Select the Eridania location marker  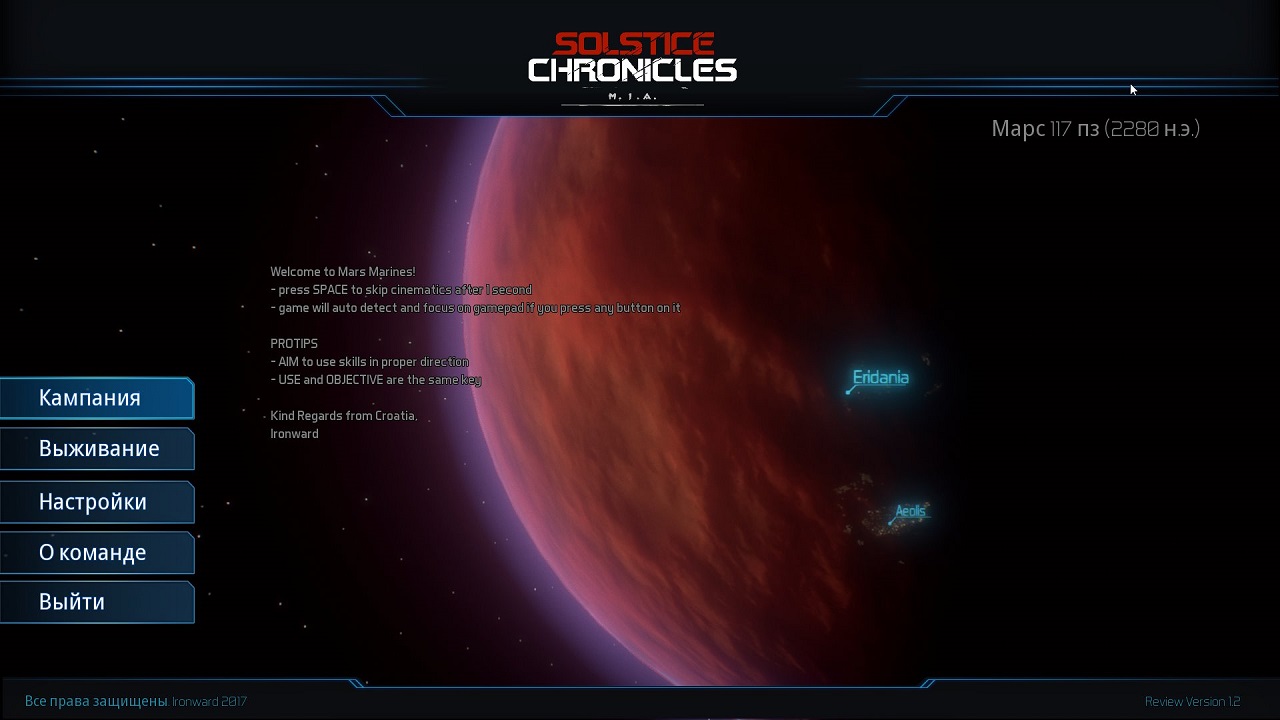(879, 378)
